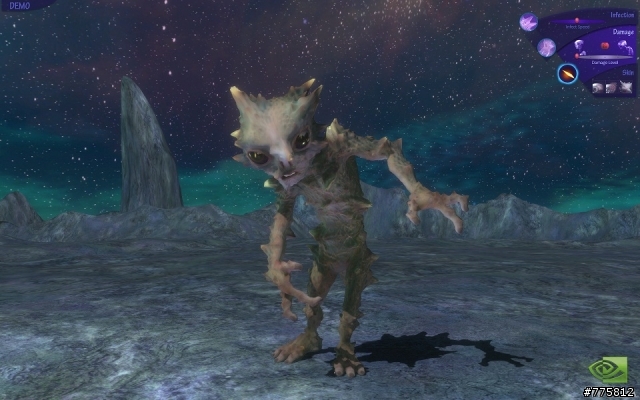Open the DEMO menu tab

pos(20,6)
